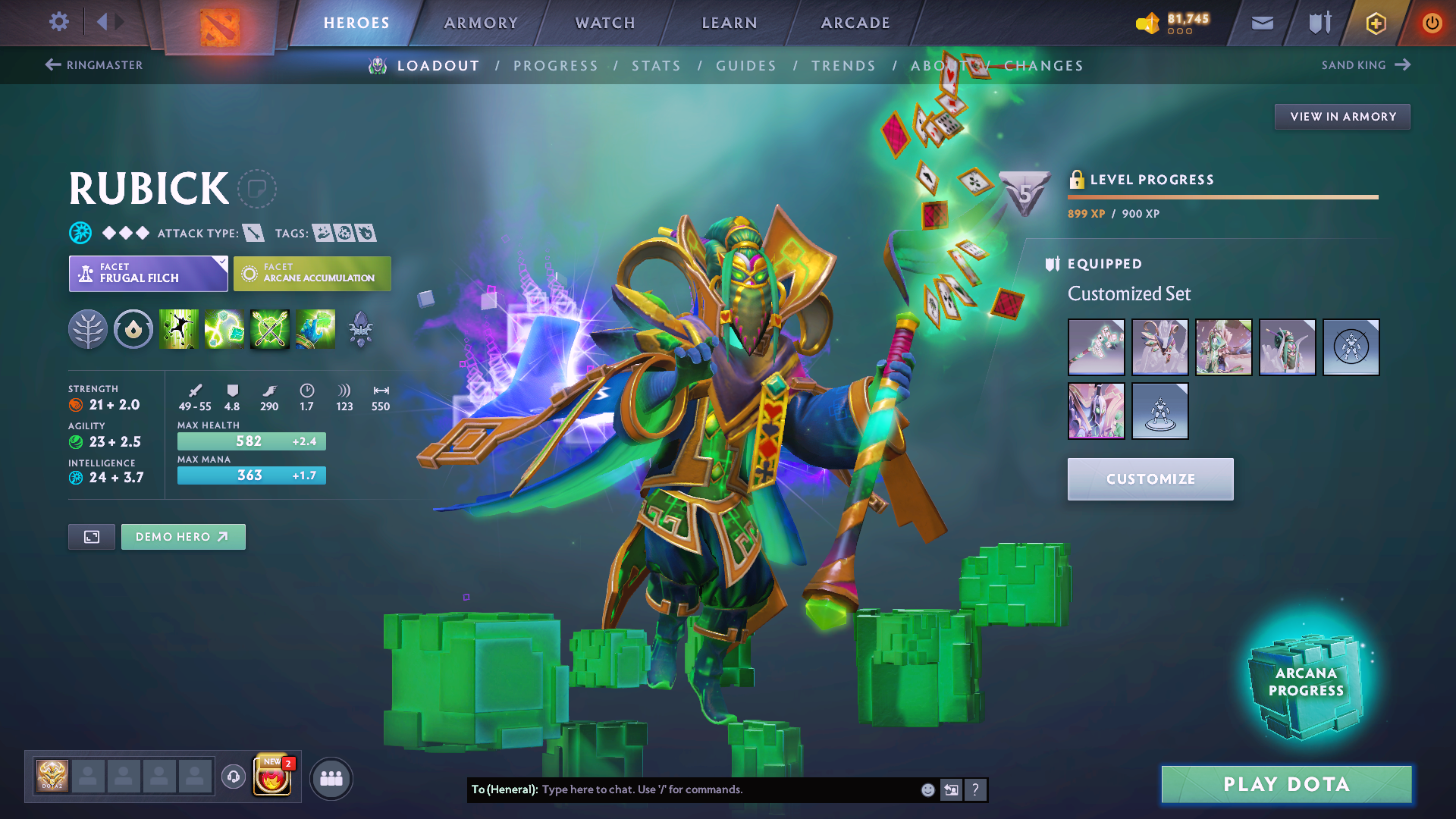1456x819 pixels.
Task: Click the Fade Bolt ability icon
Action: pos(224,329)
